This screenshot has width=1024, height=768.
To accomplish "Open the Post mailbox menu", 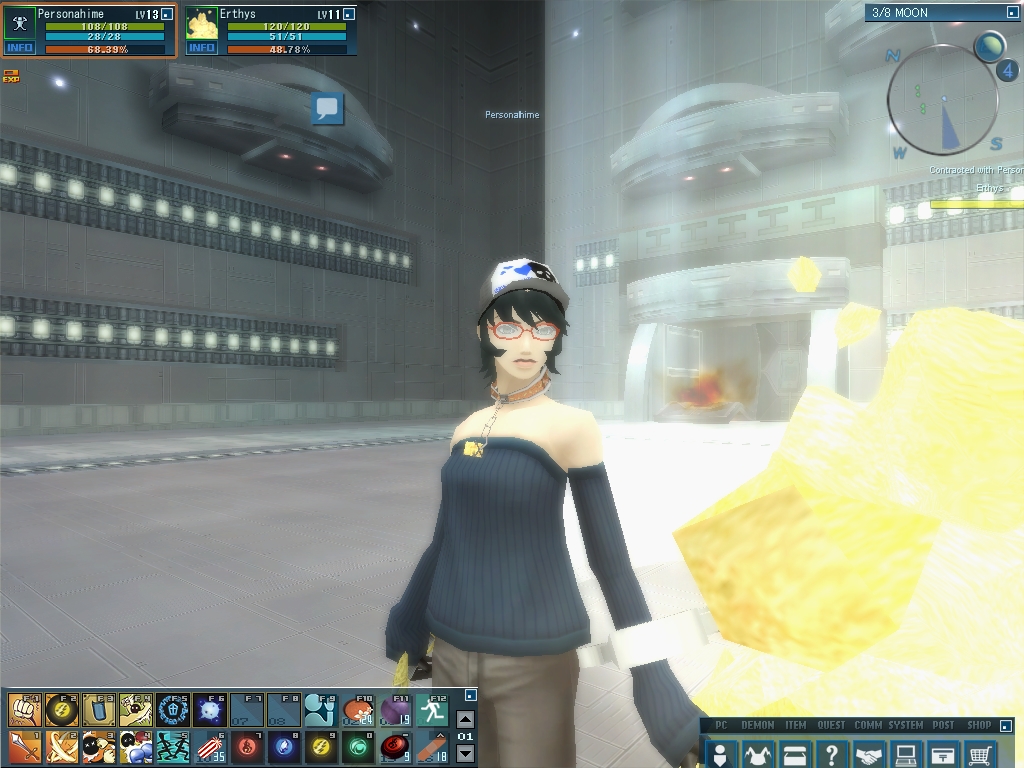I will coord(943,753).
